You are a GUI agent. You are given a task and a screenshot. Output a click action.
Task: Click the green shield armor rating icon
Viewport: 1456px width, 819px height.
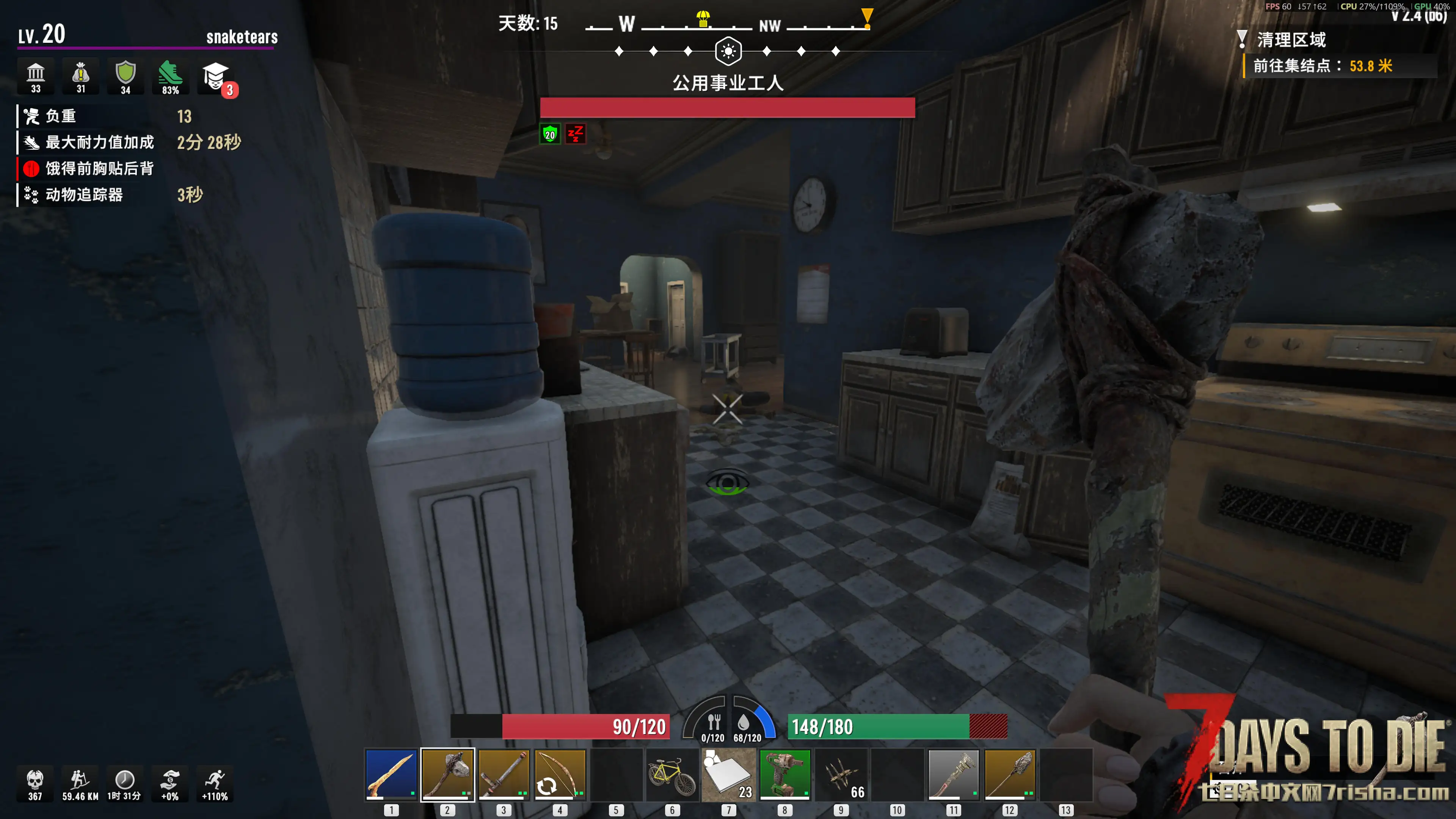tap(126, 76)
